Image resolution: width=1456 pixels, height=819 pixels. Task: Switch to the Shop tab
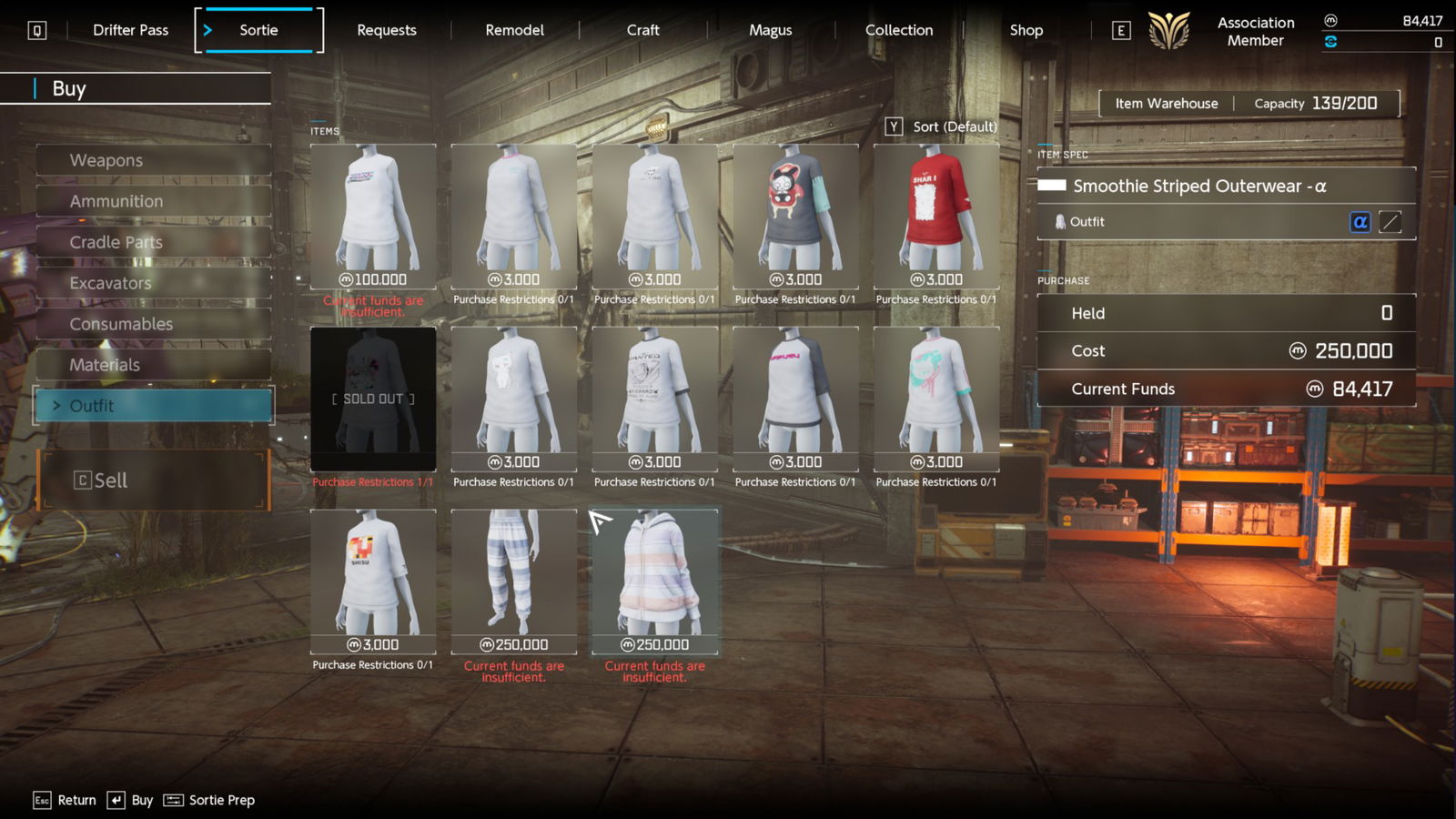pos(1026,30)
